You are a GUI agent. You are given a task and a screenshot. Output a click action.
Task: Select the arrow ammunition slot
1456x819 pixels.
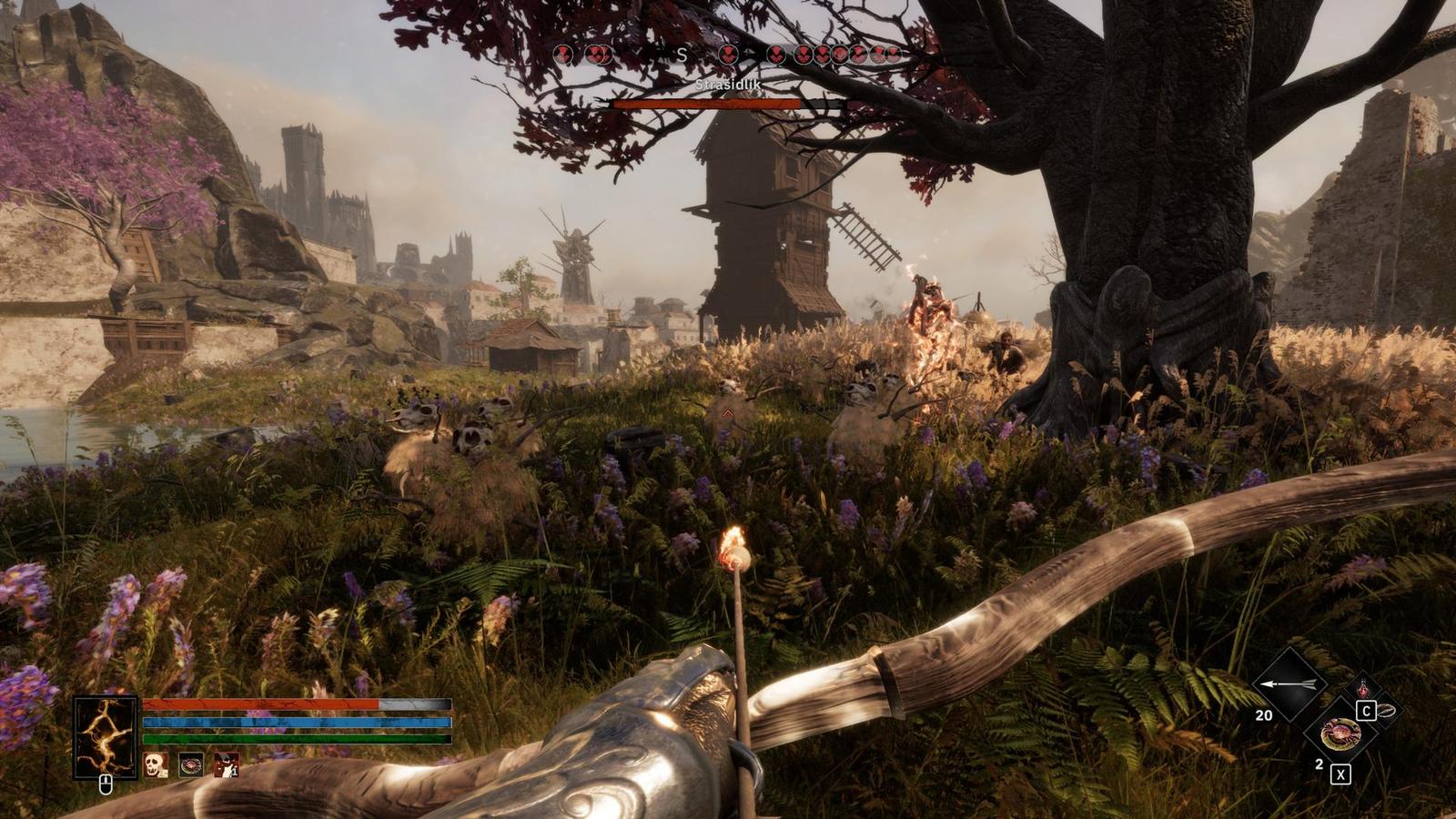point(1290,684)
